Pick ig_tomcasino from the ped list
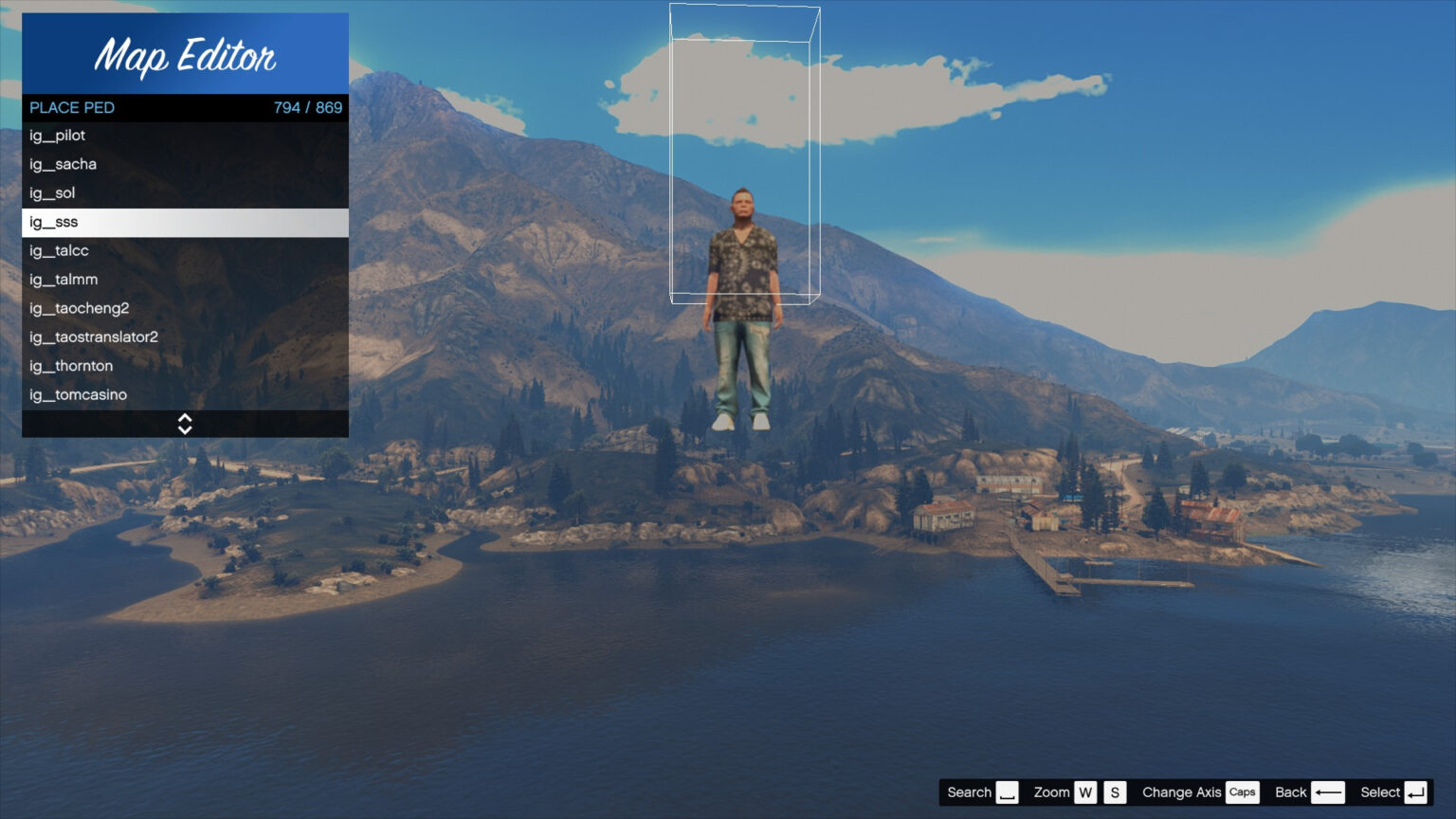 (185, 394)
